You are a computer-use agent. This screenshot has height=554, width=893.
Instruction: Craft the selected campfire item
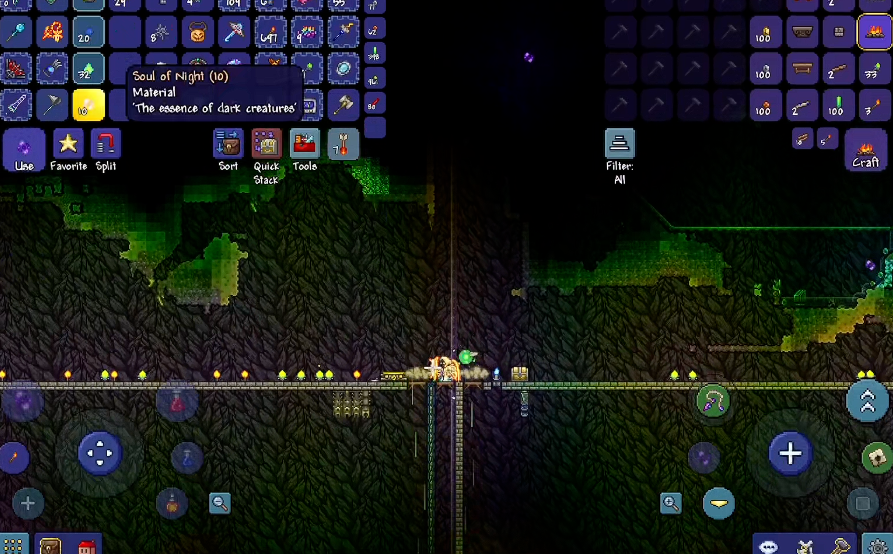pos(866,152)
